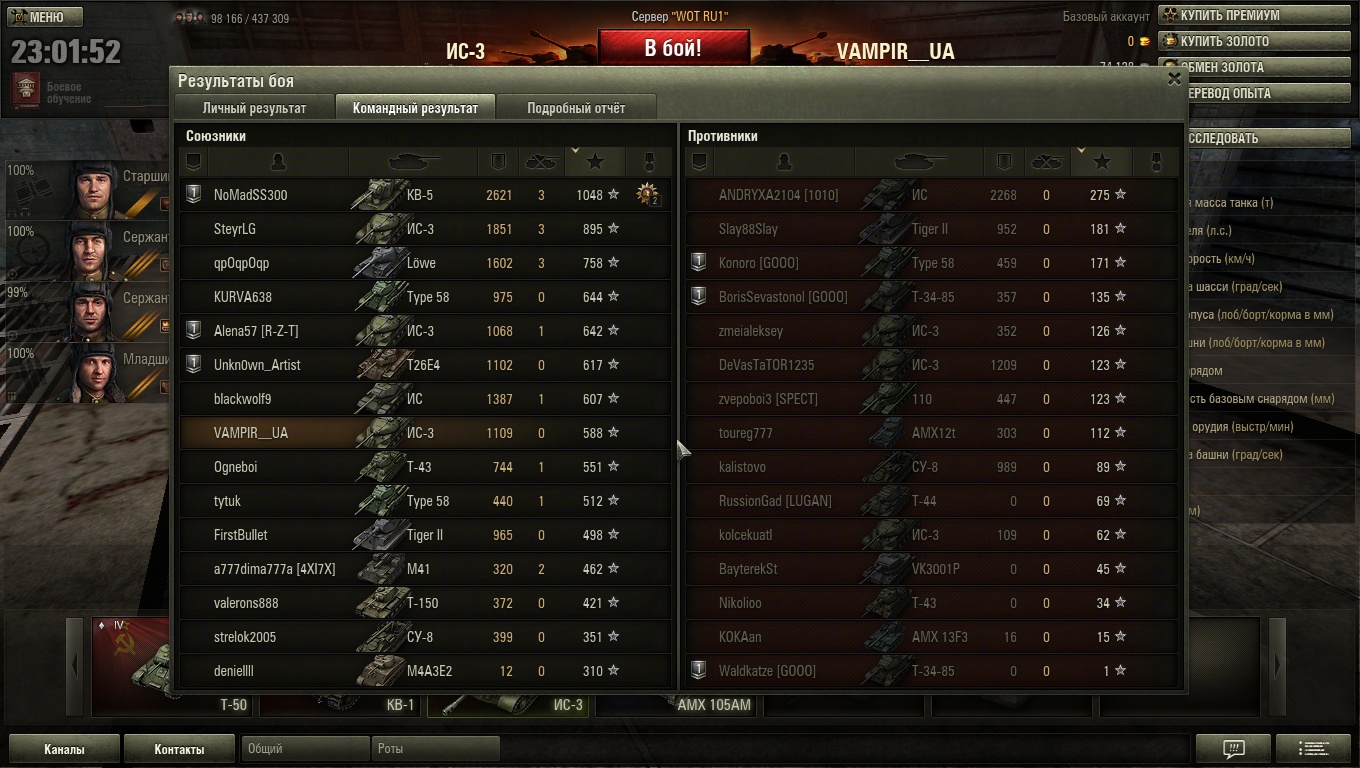Select the AMX 105AM tank in carousel

click(x=678, y=704)
